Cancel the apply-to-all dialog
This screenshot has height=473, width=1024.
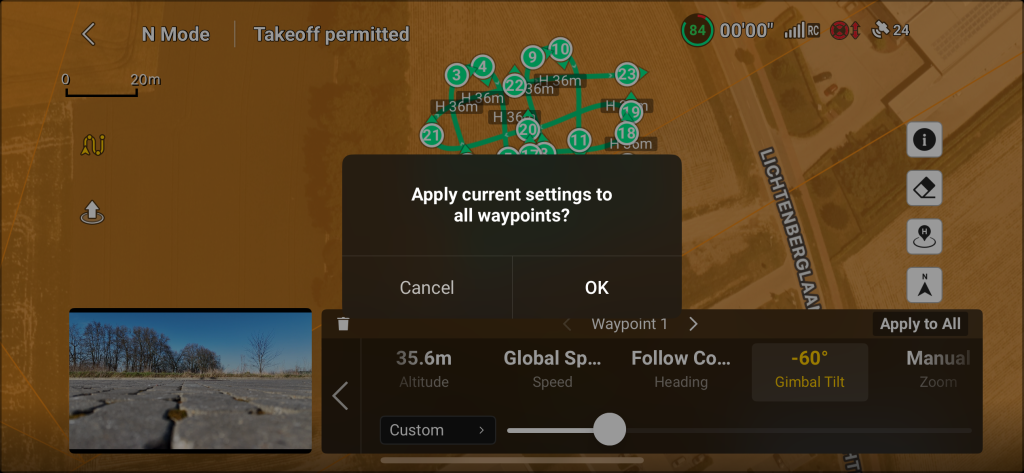click(427, 287)
